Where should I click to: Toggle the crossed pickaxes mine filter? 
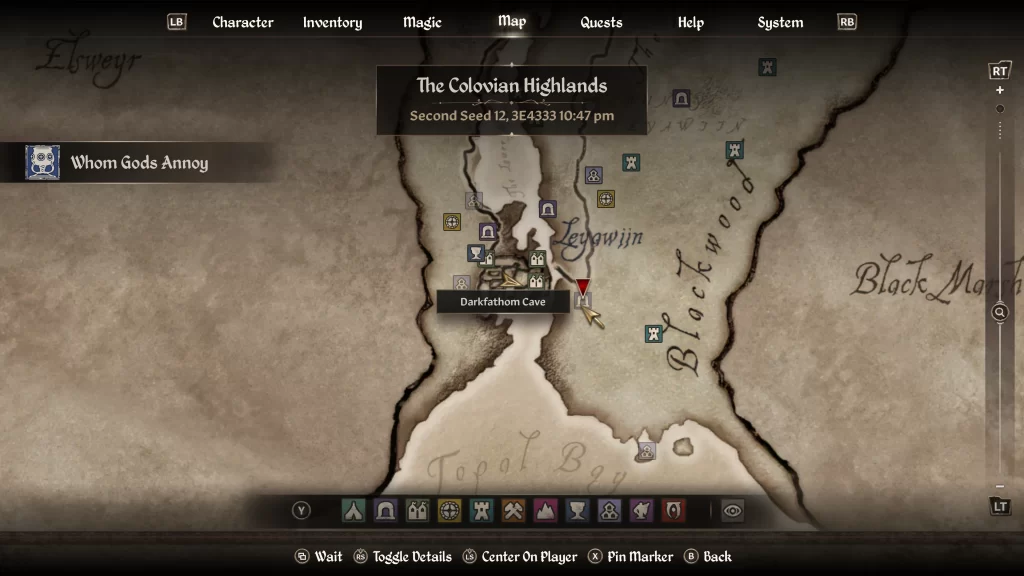[513, 511]
